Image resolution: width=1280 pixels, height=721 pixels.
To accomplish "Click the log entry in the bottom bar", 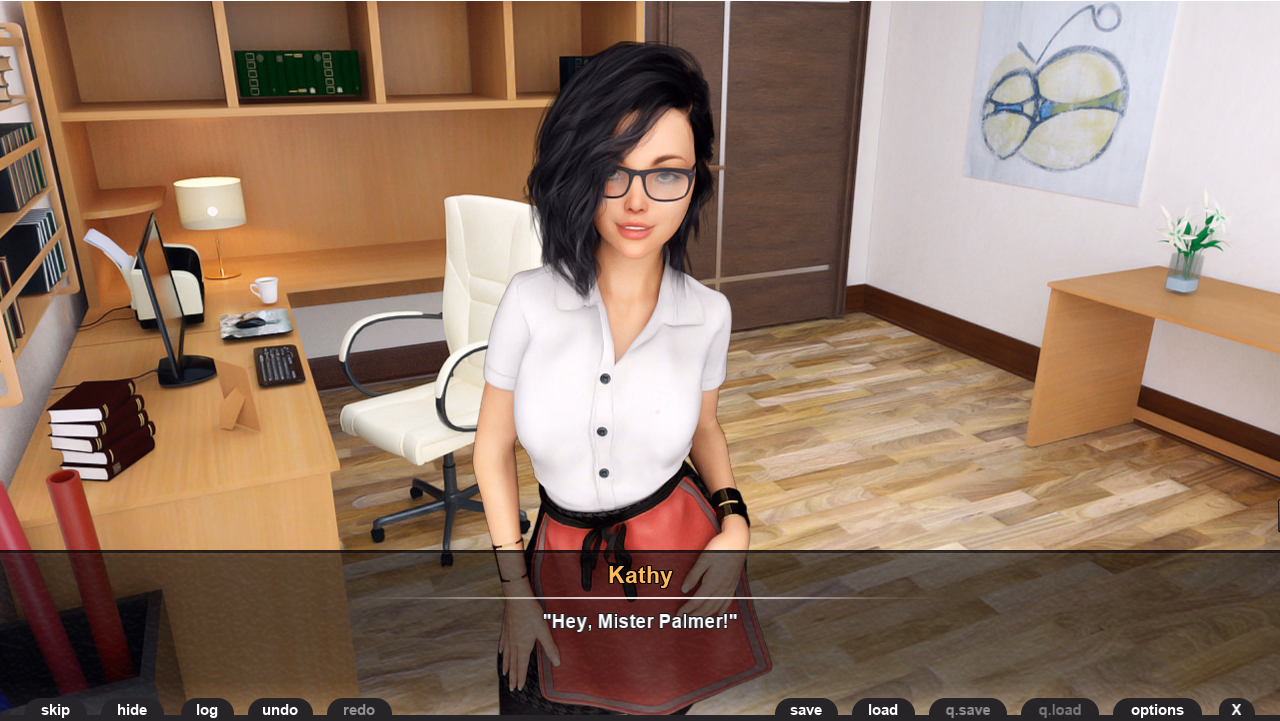I will pyautogui.click(x=207, y=710).
